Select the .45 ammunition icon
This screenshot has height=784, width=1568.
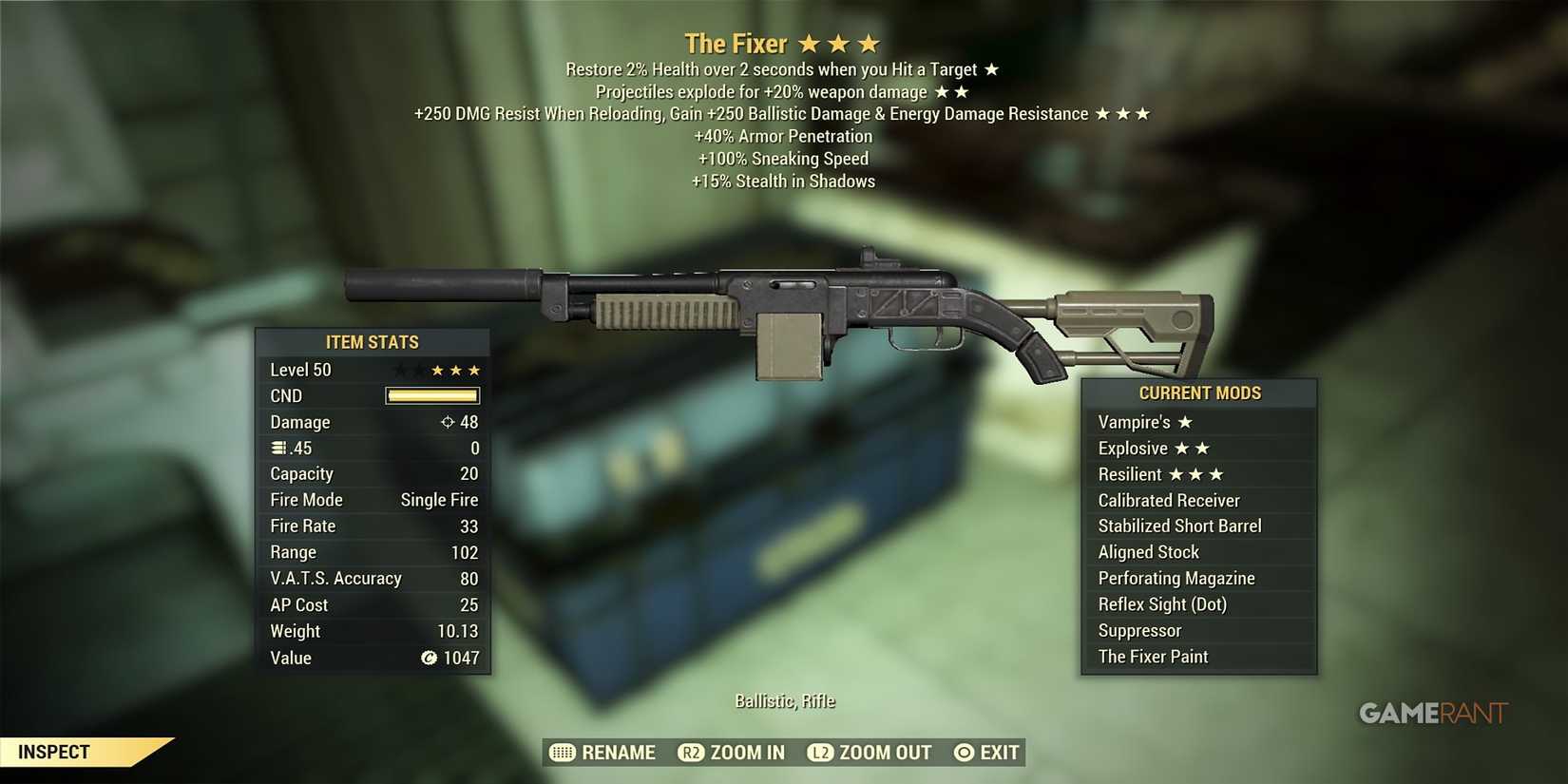(277, 448)
